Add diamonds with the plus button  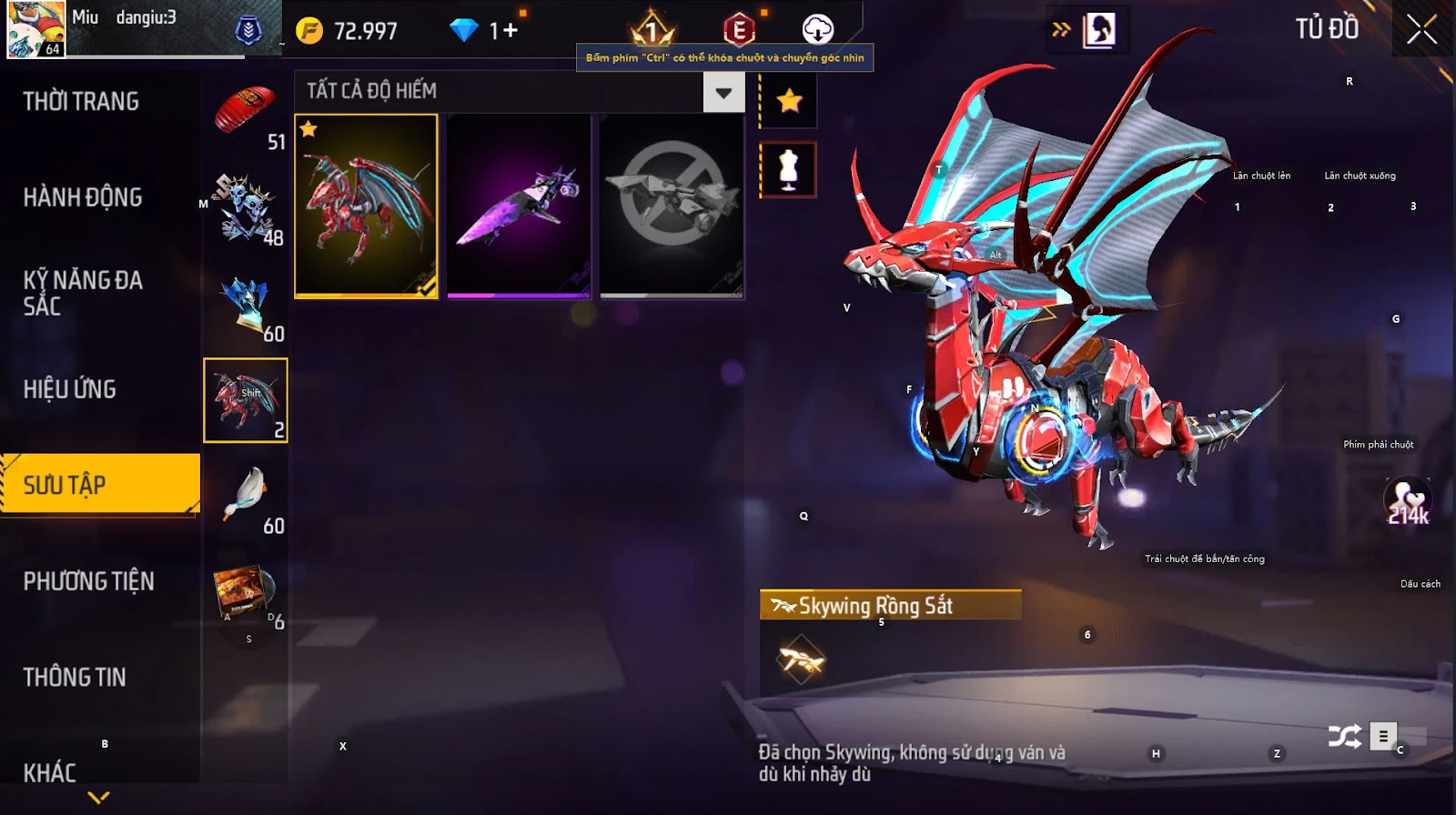pos(510,31)
